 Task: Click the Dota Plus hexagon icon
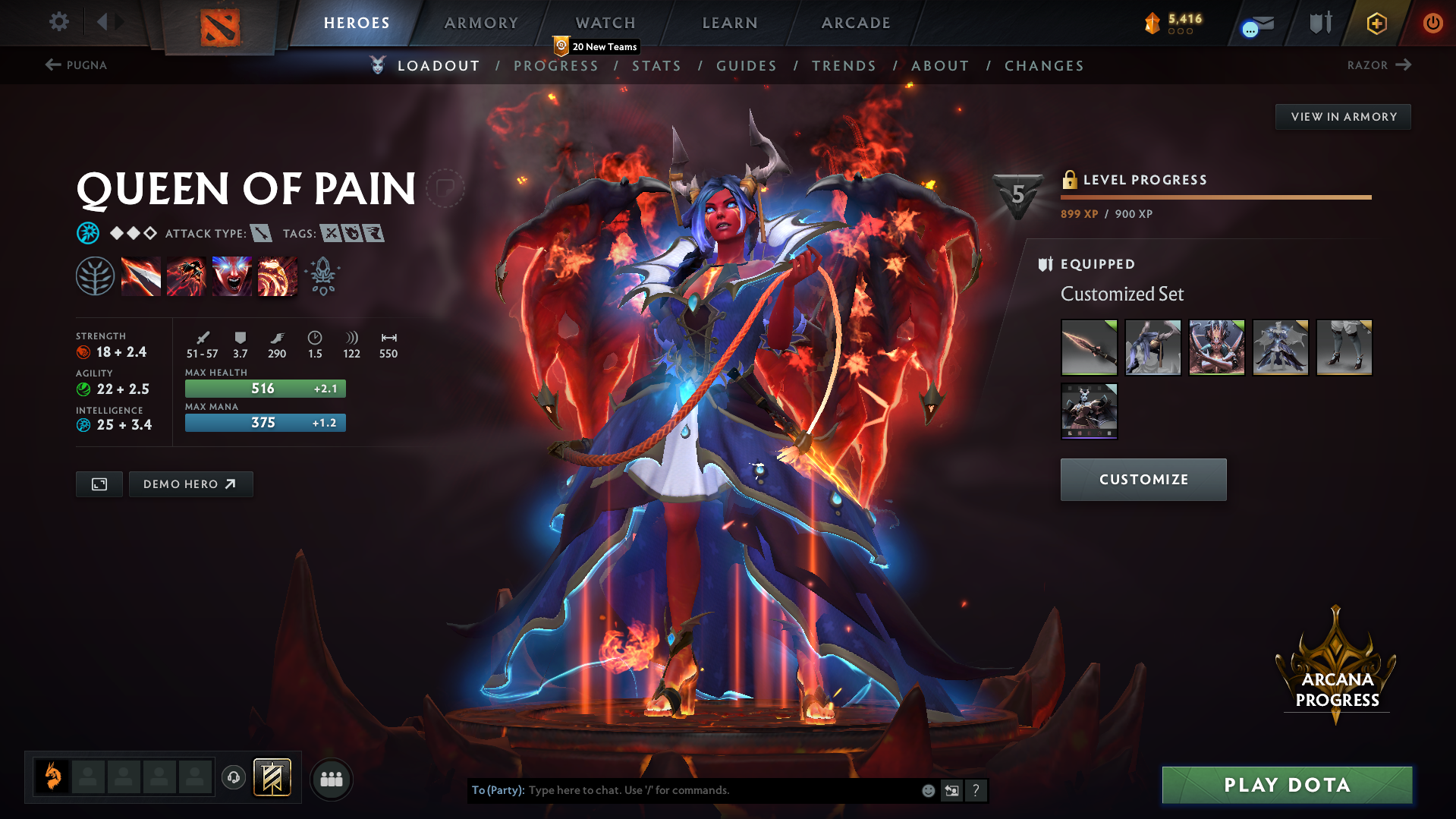coord(1376,23)
